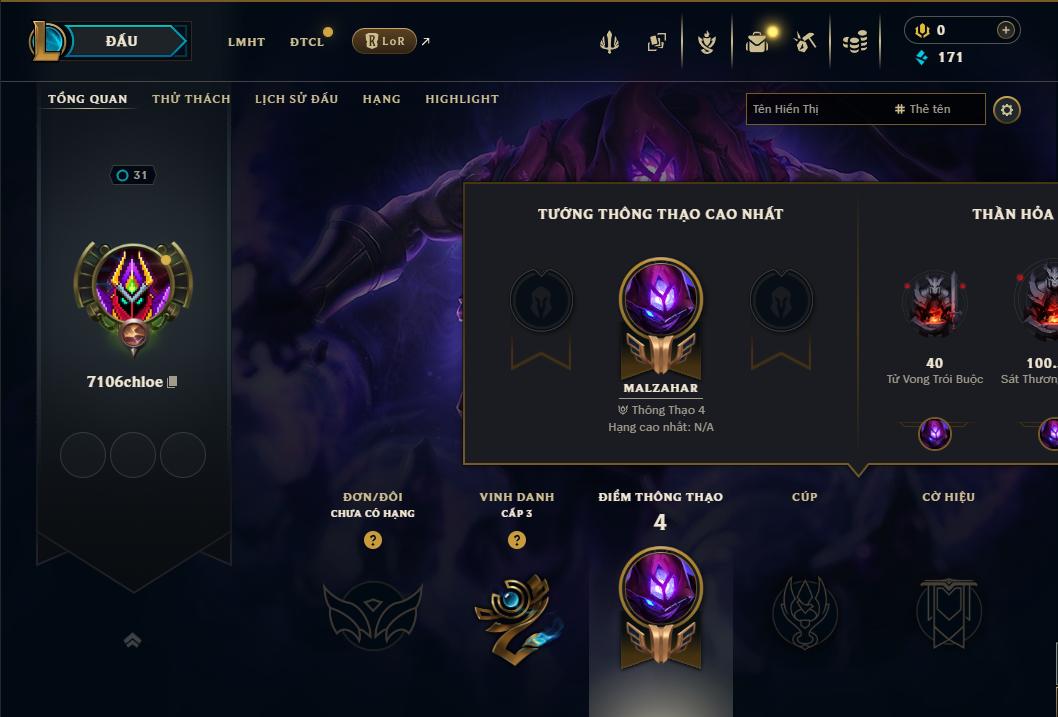Screen dimensions: 1058x717
Task: Open the crossed hammer crafting icon
Action: click(x=805, y=42)
